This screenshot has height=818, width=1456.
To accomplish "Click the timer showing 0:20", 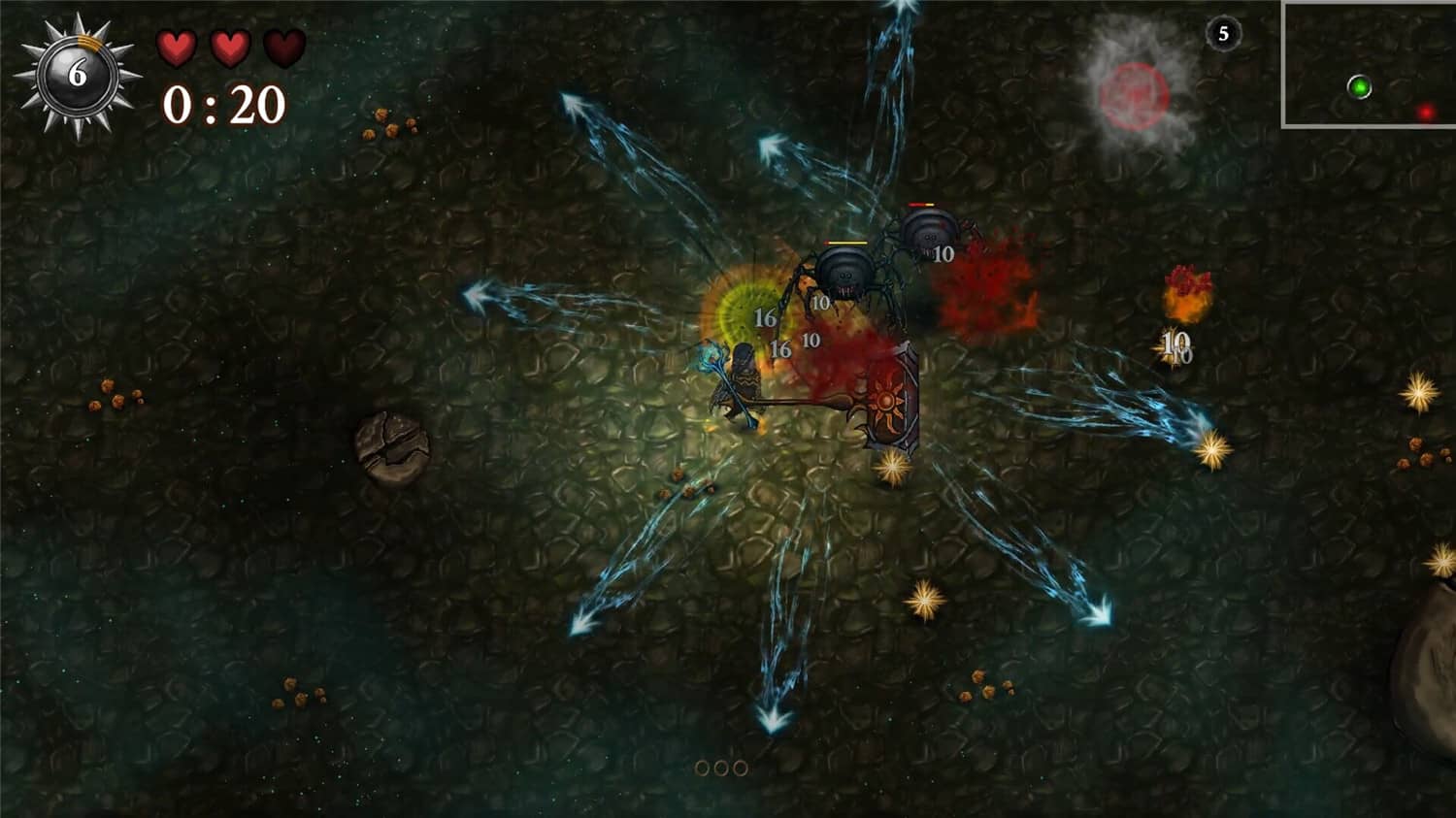I will 225,104.
